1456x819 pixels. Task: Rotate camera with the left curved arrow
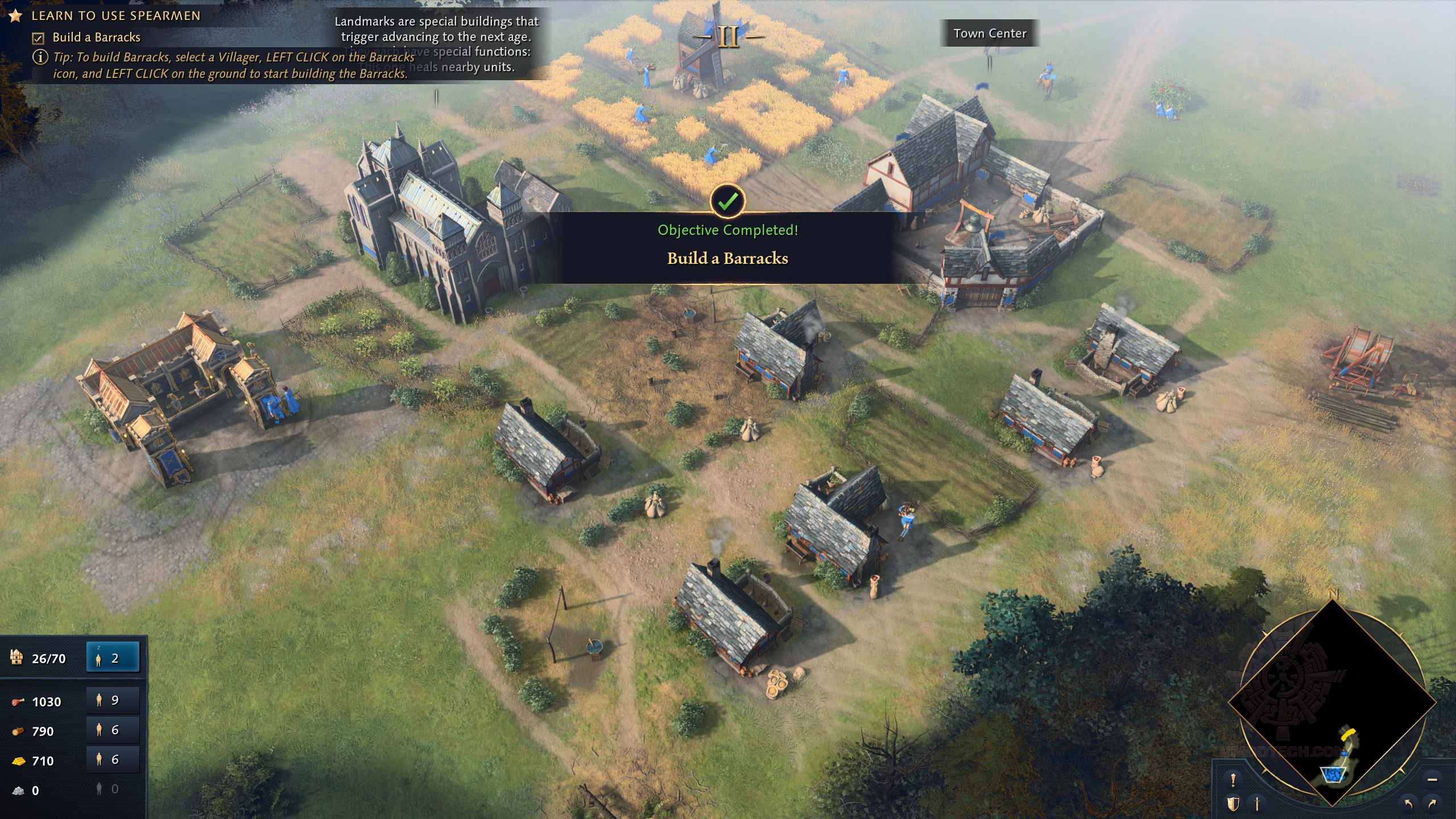tap(1408, 804)
